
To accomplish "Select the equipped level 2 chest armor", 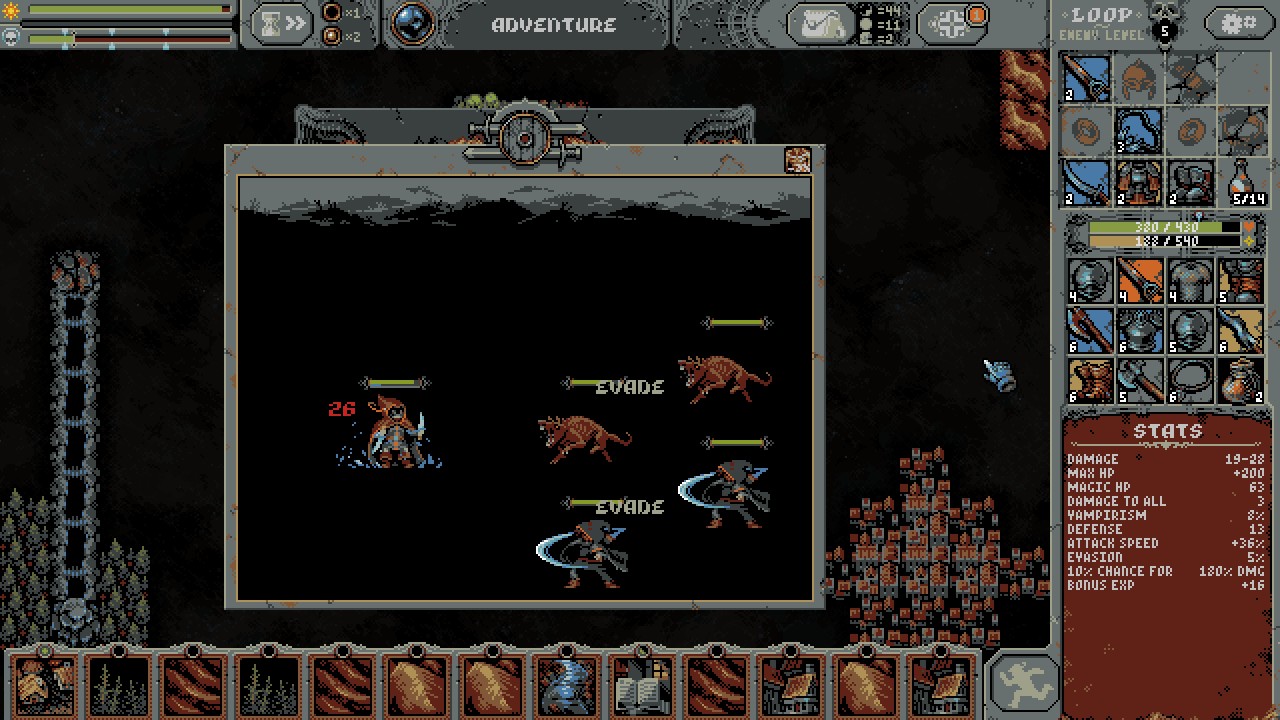I will coord(1138,182).
